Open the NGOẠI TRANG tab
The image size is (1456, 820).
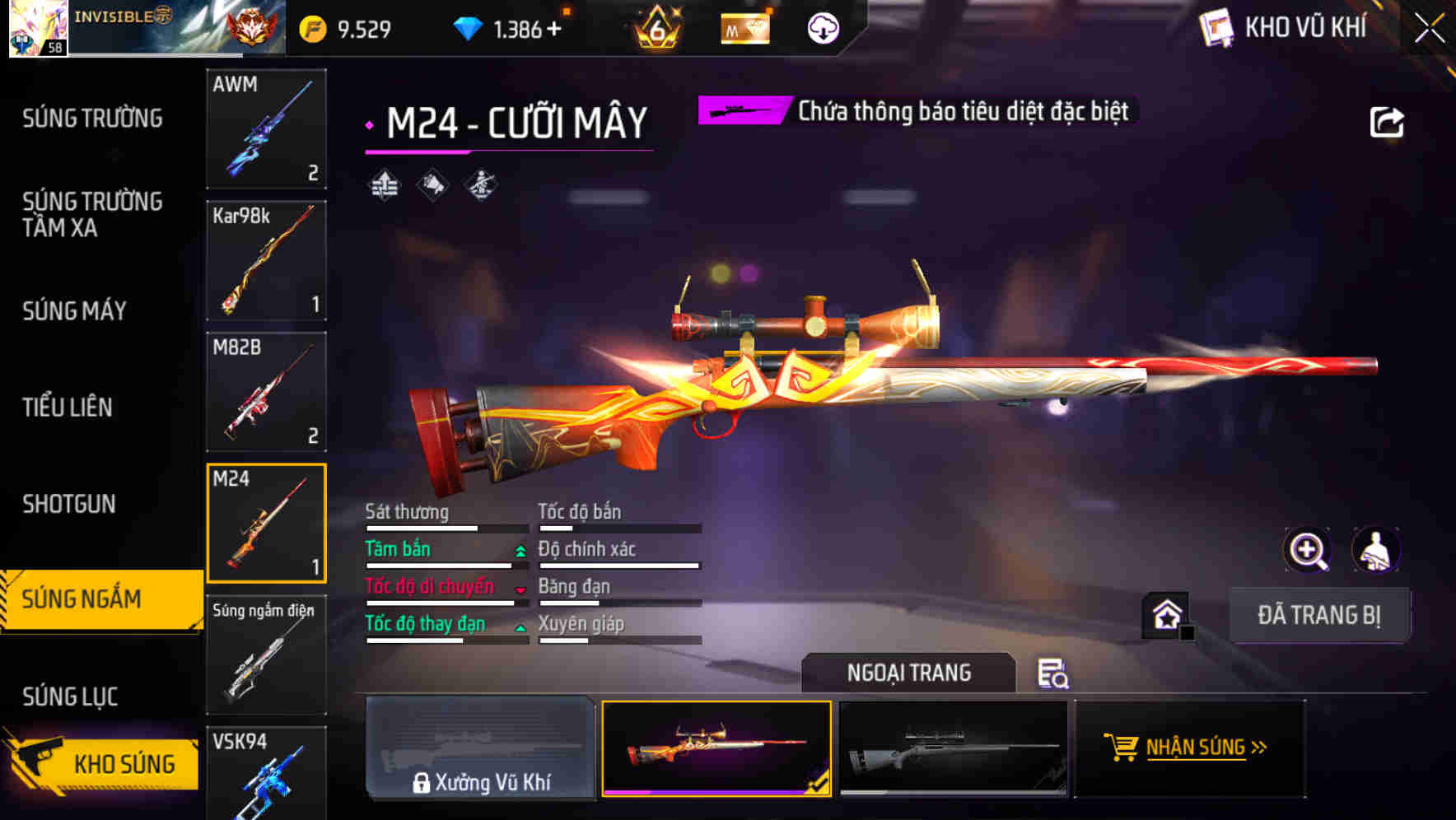pyautogui.click(x=909, y=673)
